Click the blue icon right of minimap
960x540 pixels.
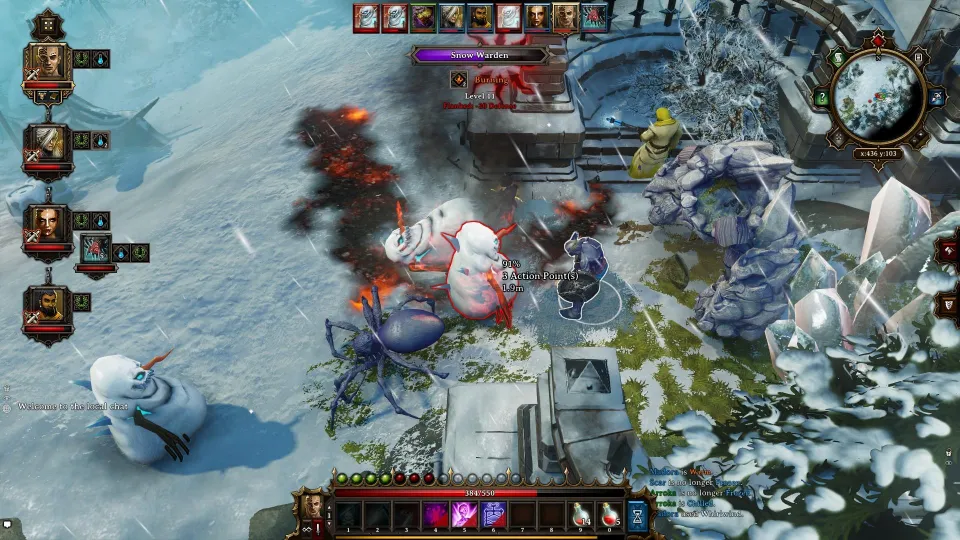coord(937,97)
